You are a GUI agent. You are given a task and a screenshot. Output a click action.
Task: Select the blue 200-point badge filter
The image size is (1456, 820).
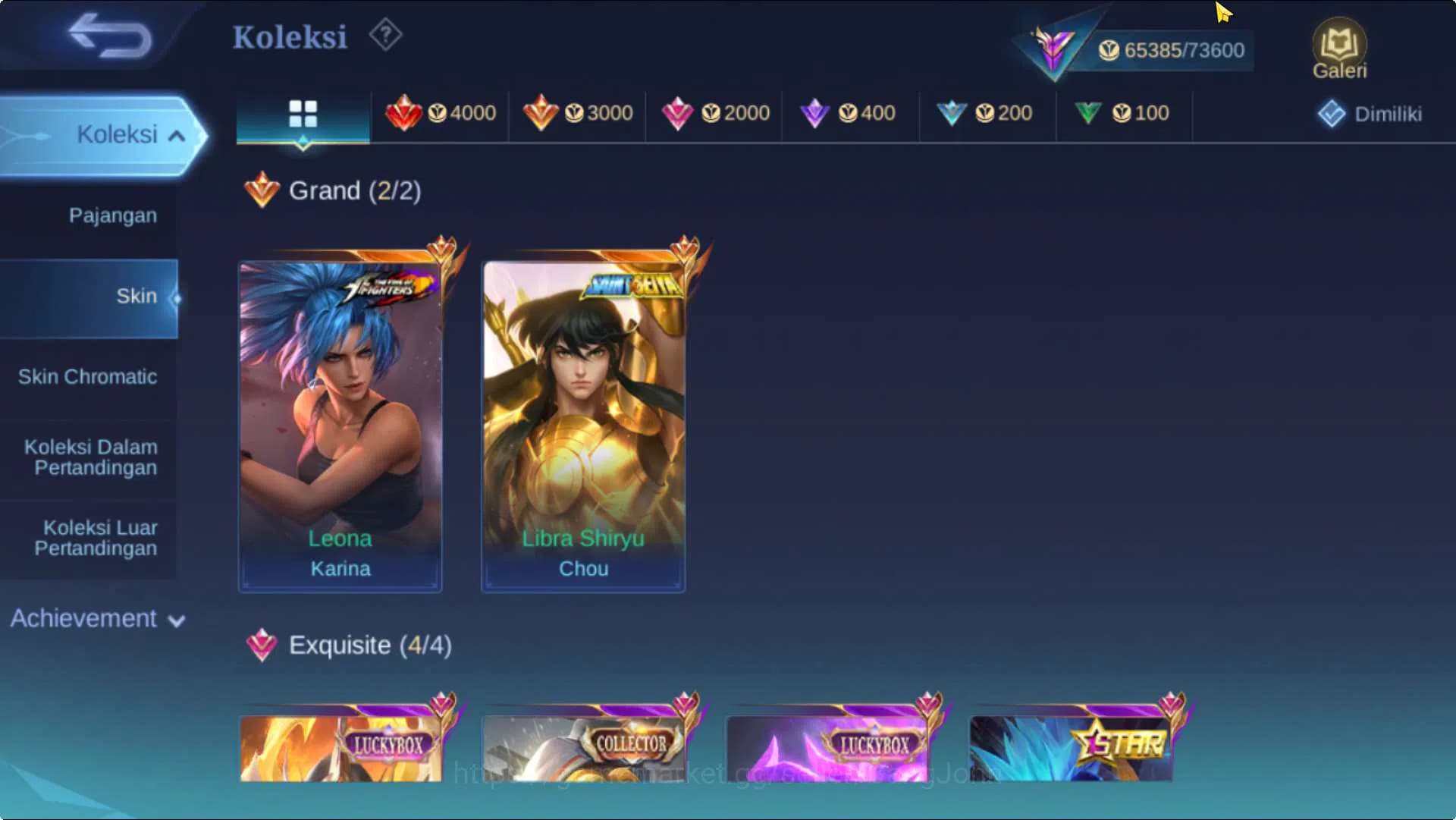(x=986, y=114)
